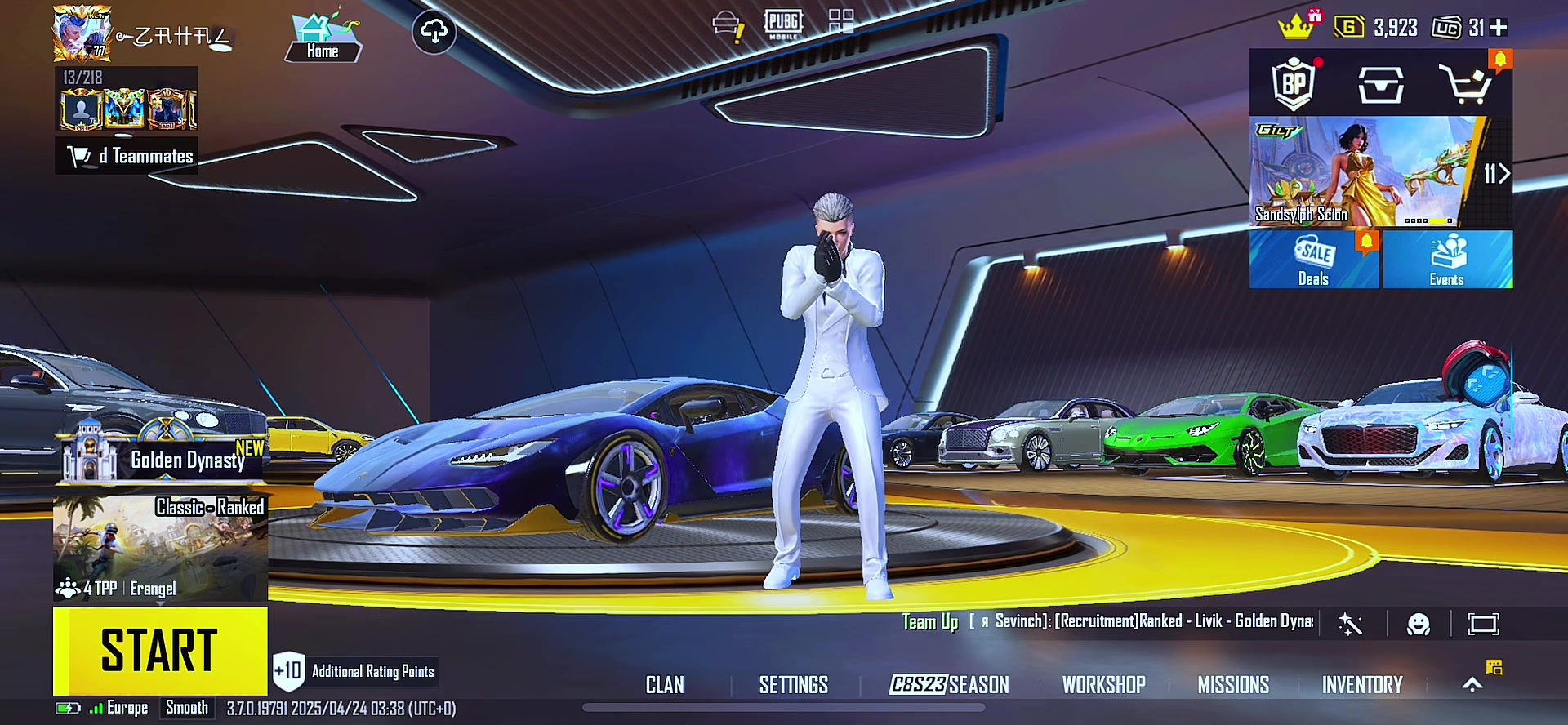Open the Workshop menu
Viewport: 1568px width, 725px height.
click(x=1103, y=685)
